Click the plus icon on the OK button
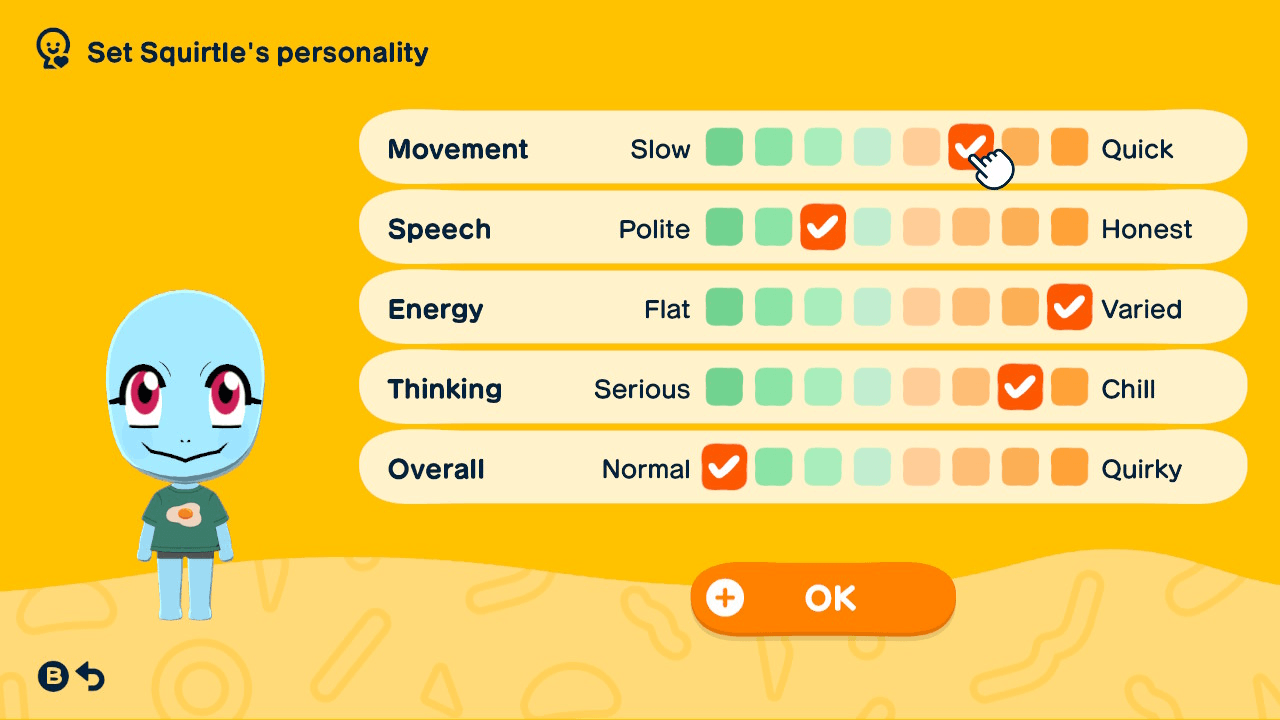The width and height of the screenshot is (1280, 720). point(724,598)
